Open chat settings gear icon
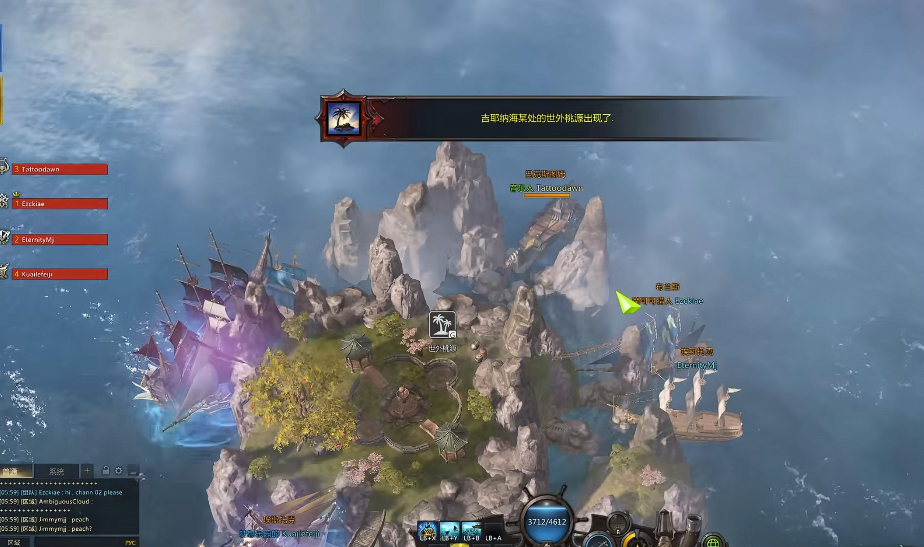This screenshot has width=924, height=547. 118,470
